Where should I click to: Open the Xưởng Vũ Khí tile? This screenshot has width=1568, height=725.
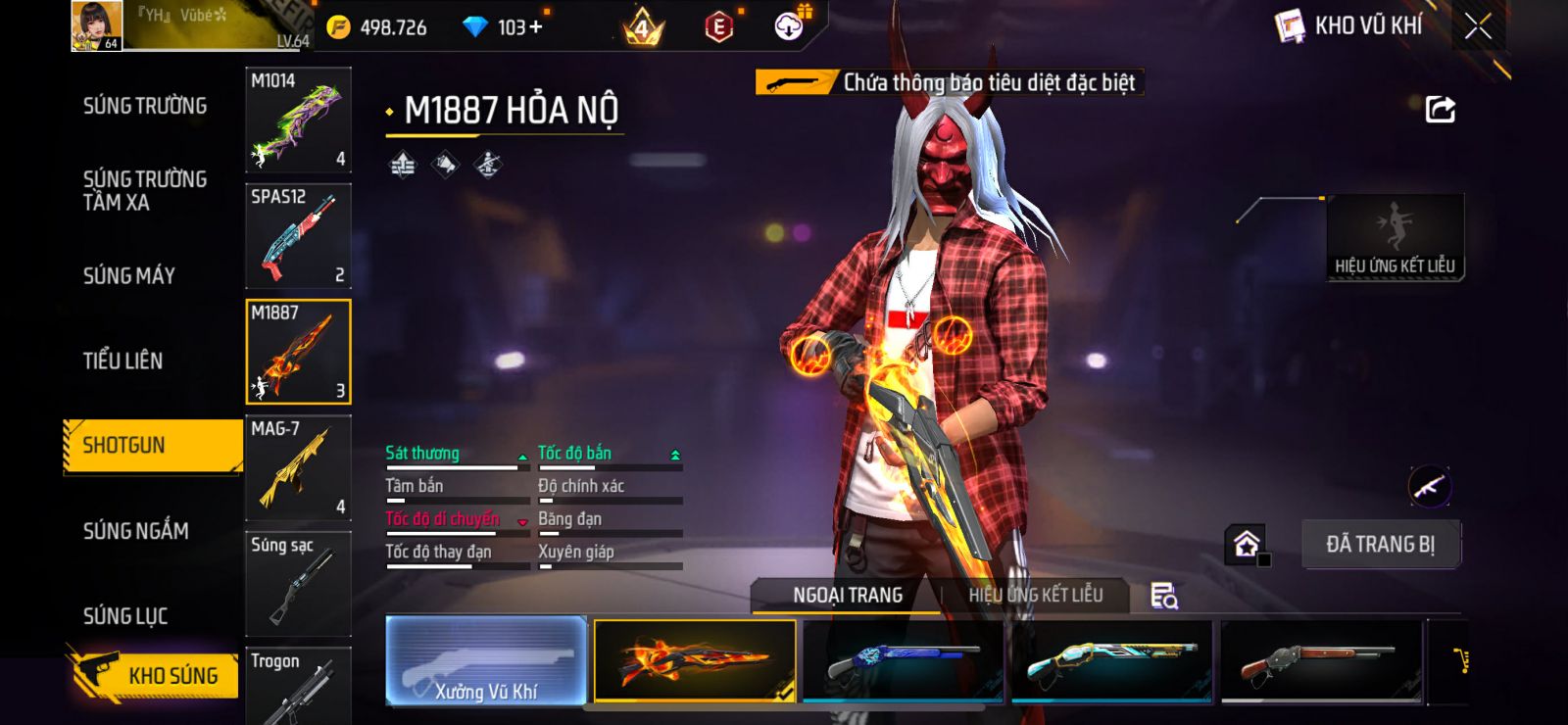point(486,661)
